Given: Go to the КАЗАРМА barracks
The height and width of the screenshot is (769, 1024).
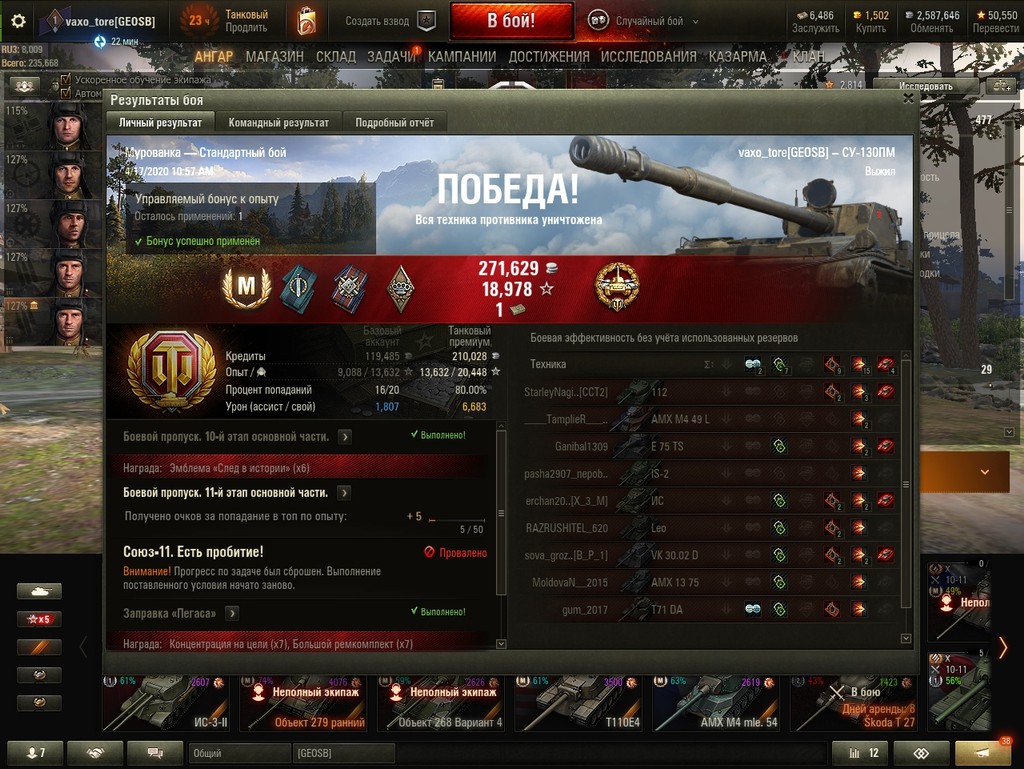Looking at the screenshot, I should click(x=737, y=57).
